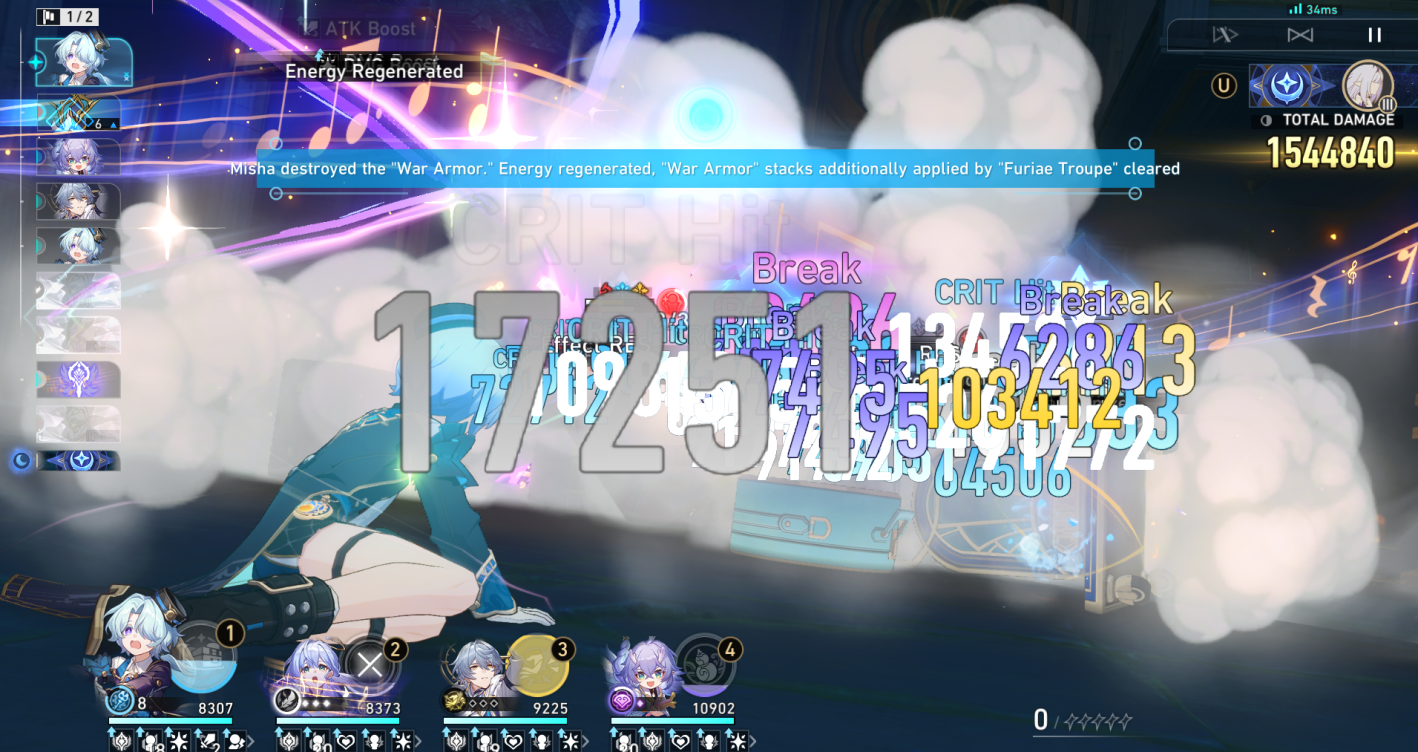The image size is (1418, 752).
Task: Select Misha's basic attack icon labeled 1
Action: coord(204,664)
